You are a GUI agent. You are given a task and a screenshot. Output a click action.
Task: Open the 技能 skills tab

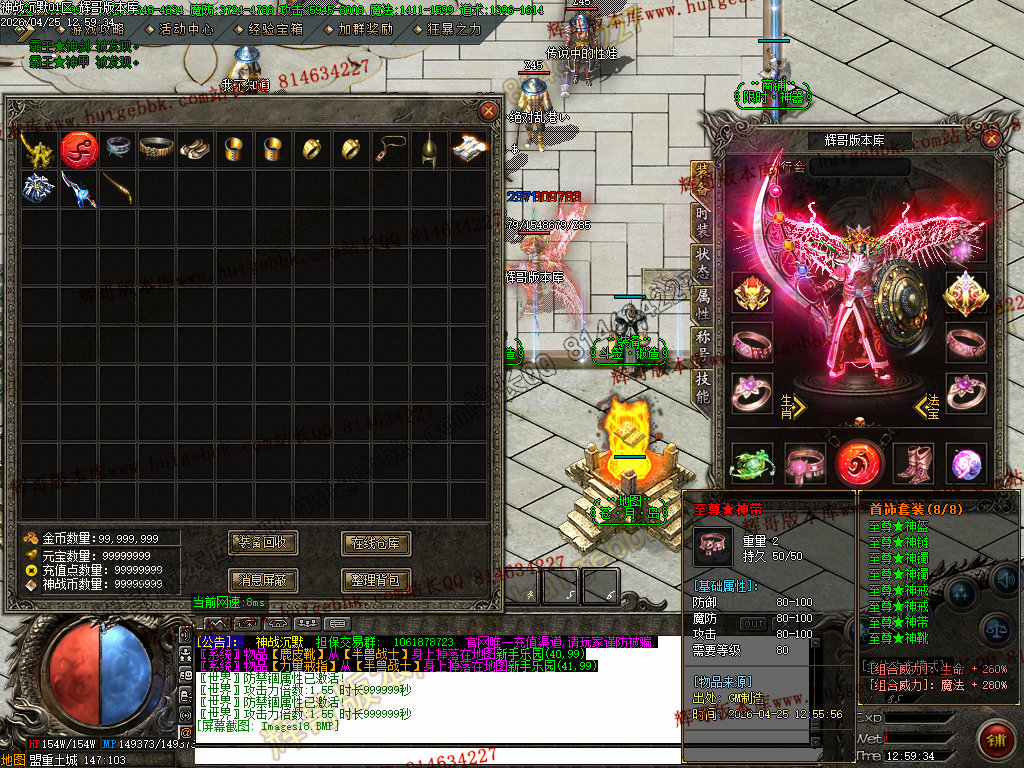click(x=702, y=385)
